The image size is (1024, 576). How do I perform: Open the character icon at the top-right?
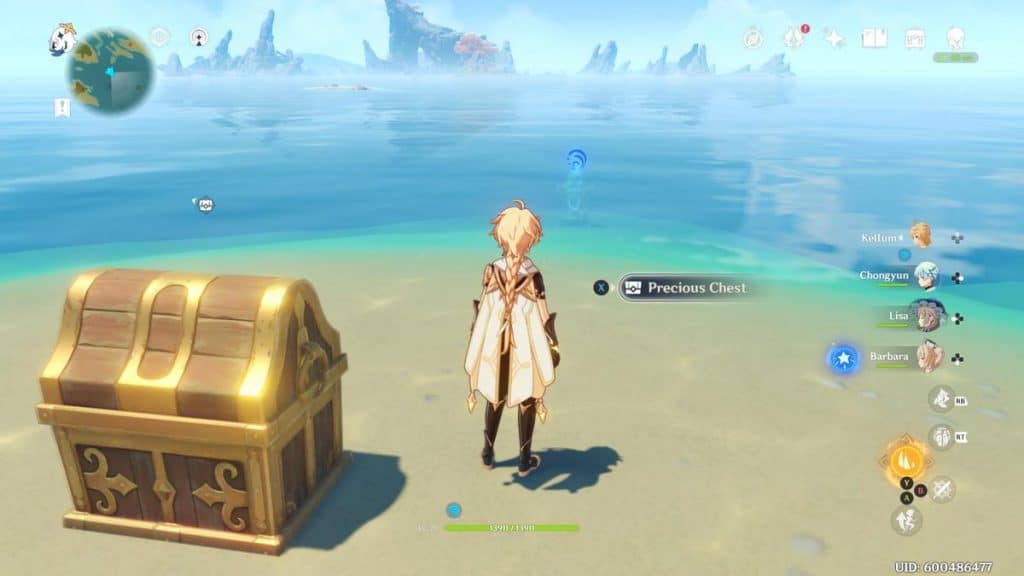coord(955,38)
